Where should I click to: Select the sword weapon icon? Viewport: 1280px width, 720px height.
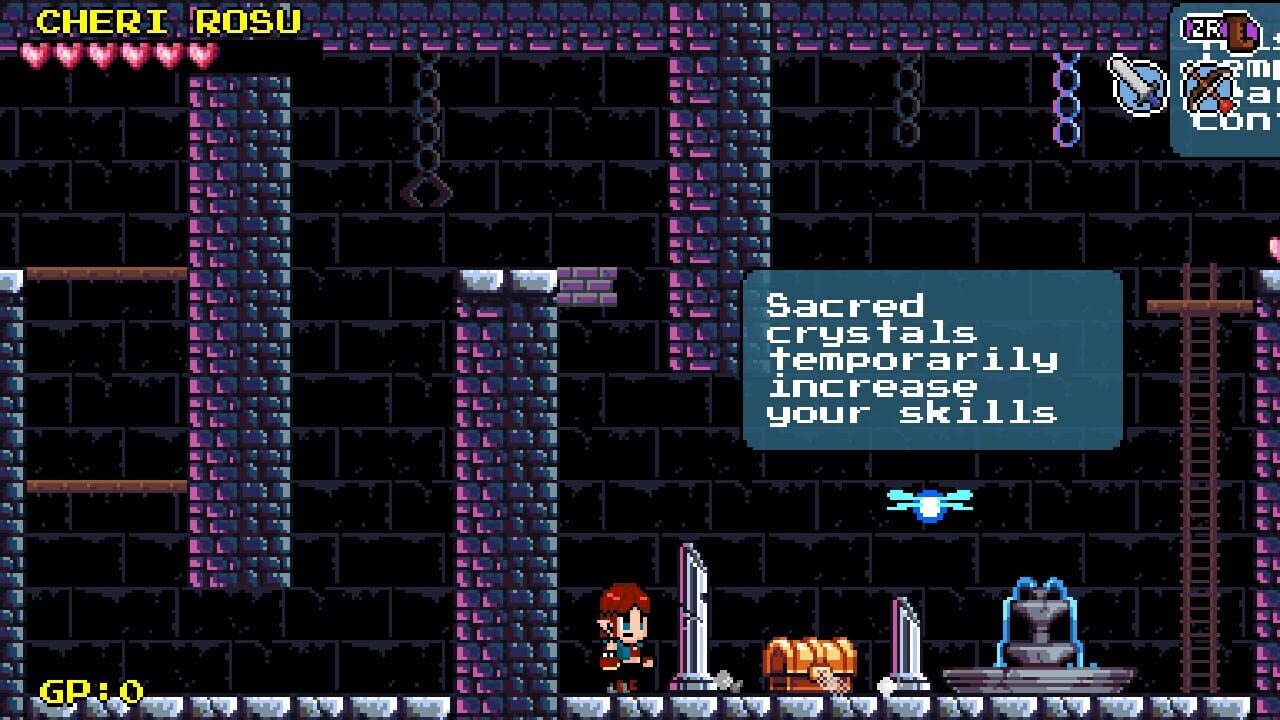coord(1138,84)
